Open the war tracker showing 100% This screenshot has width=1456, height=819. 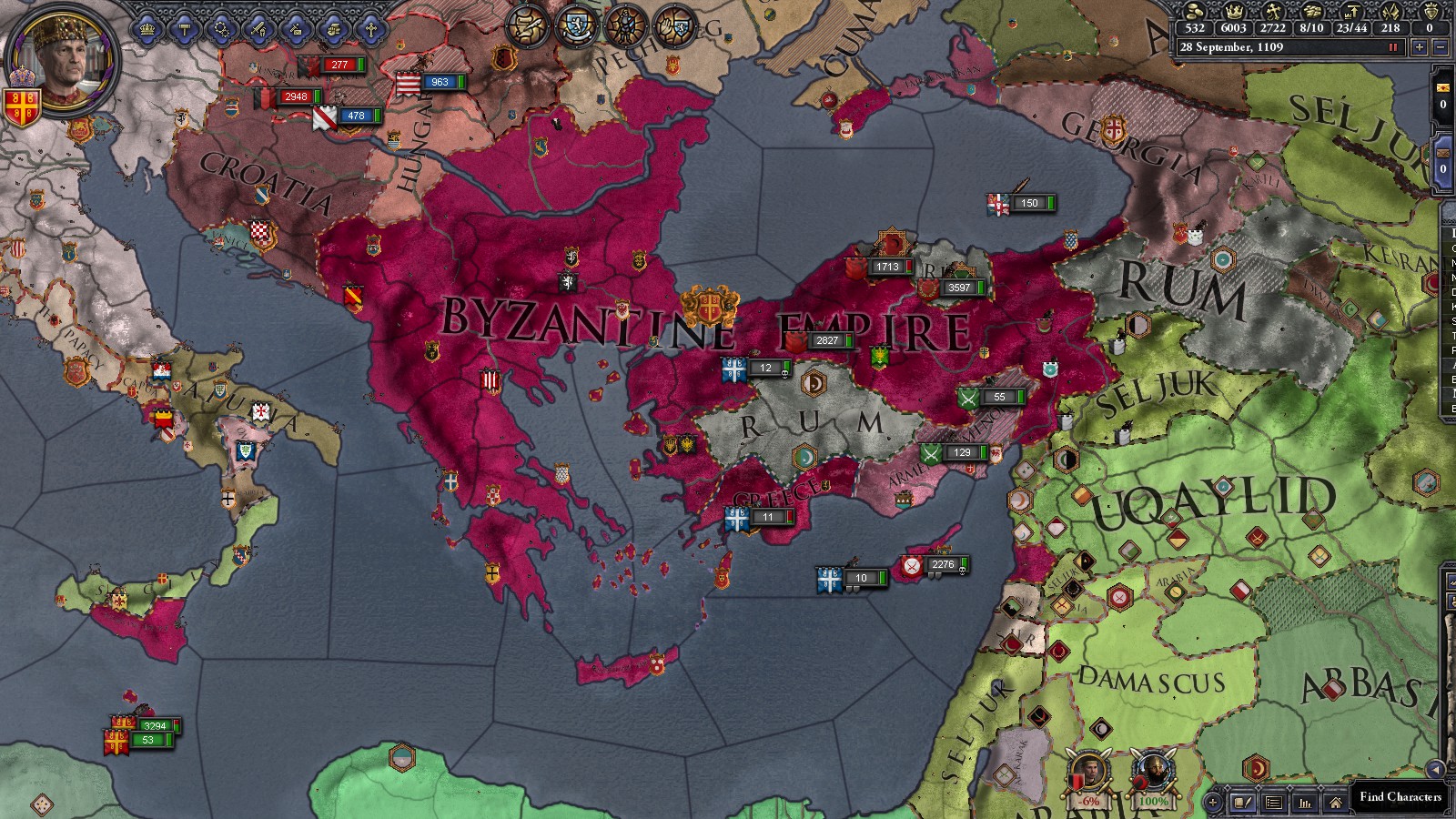pyautogui.click(x=1152, y=778)
